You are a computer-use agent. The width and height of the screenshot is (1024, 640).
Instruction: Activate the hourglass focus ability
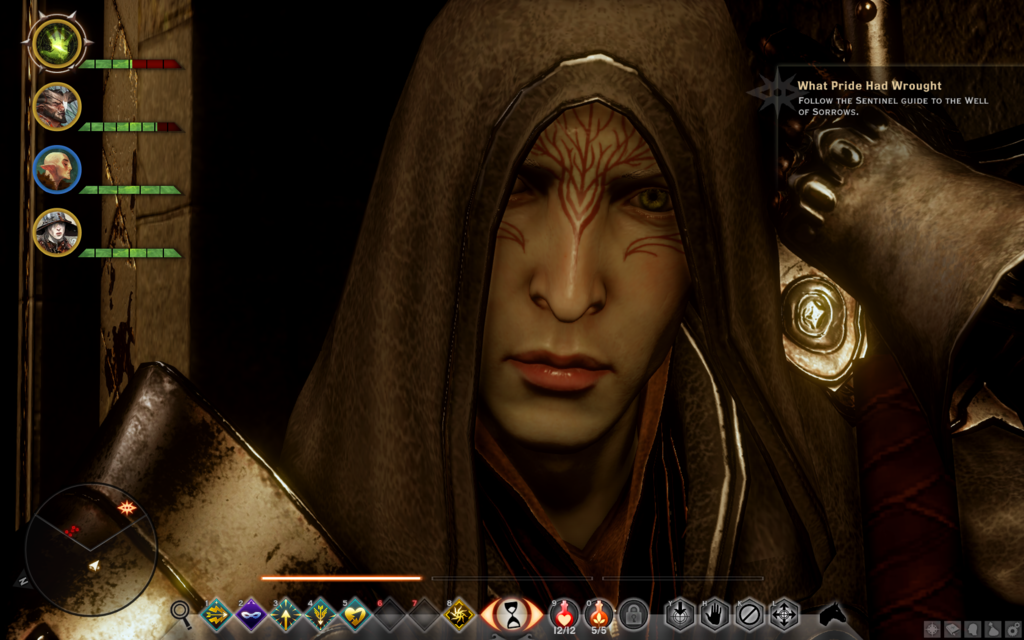point(513,612)
